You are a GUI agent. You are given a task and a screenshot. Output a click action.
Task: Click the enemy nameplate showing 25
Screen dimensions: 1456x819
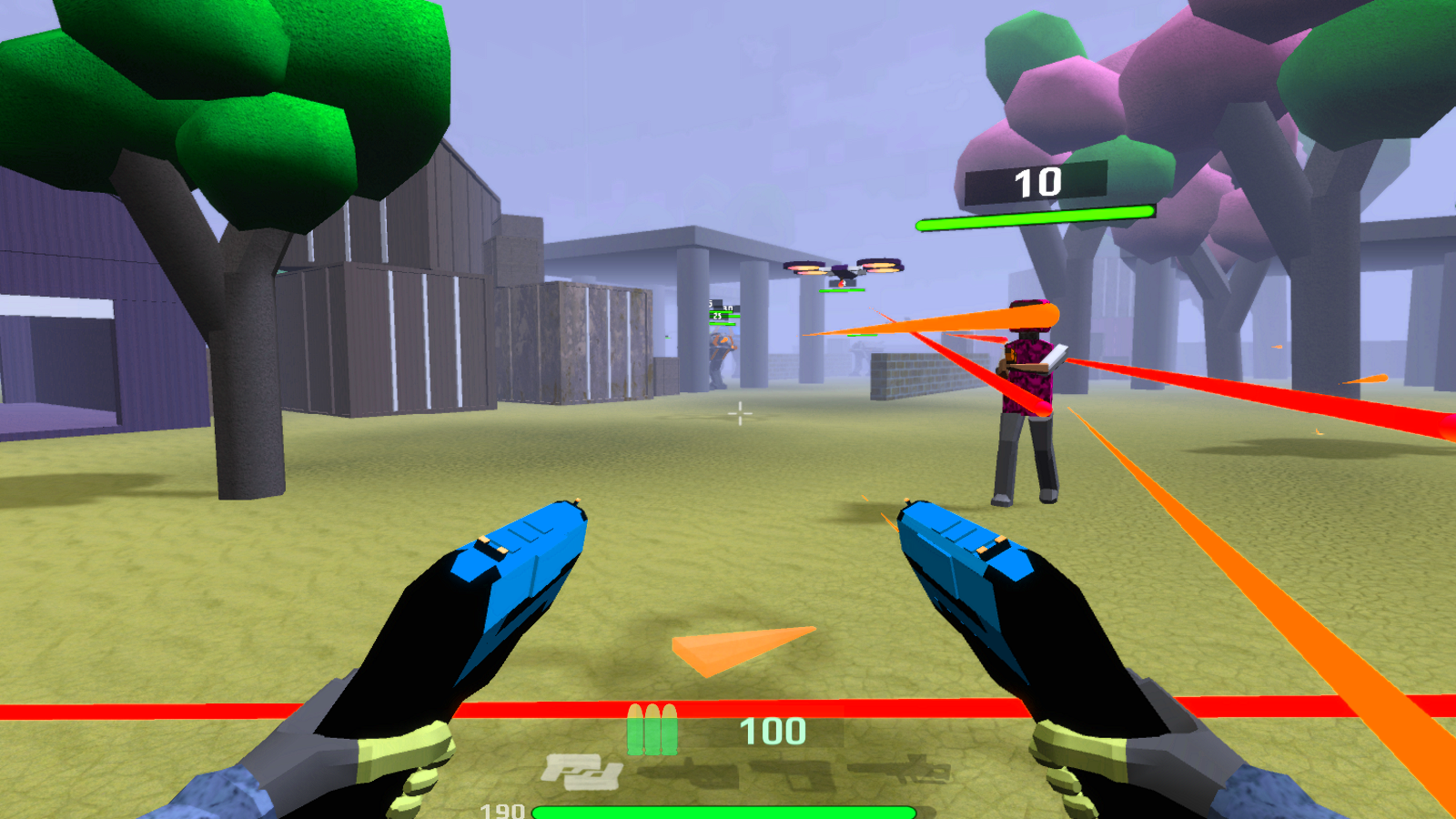(x=717, y=316)
